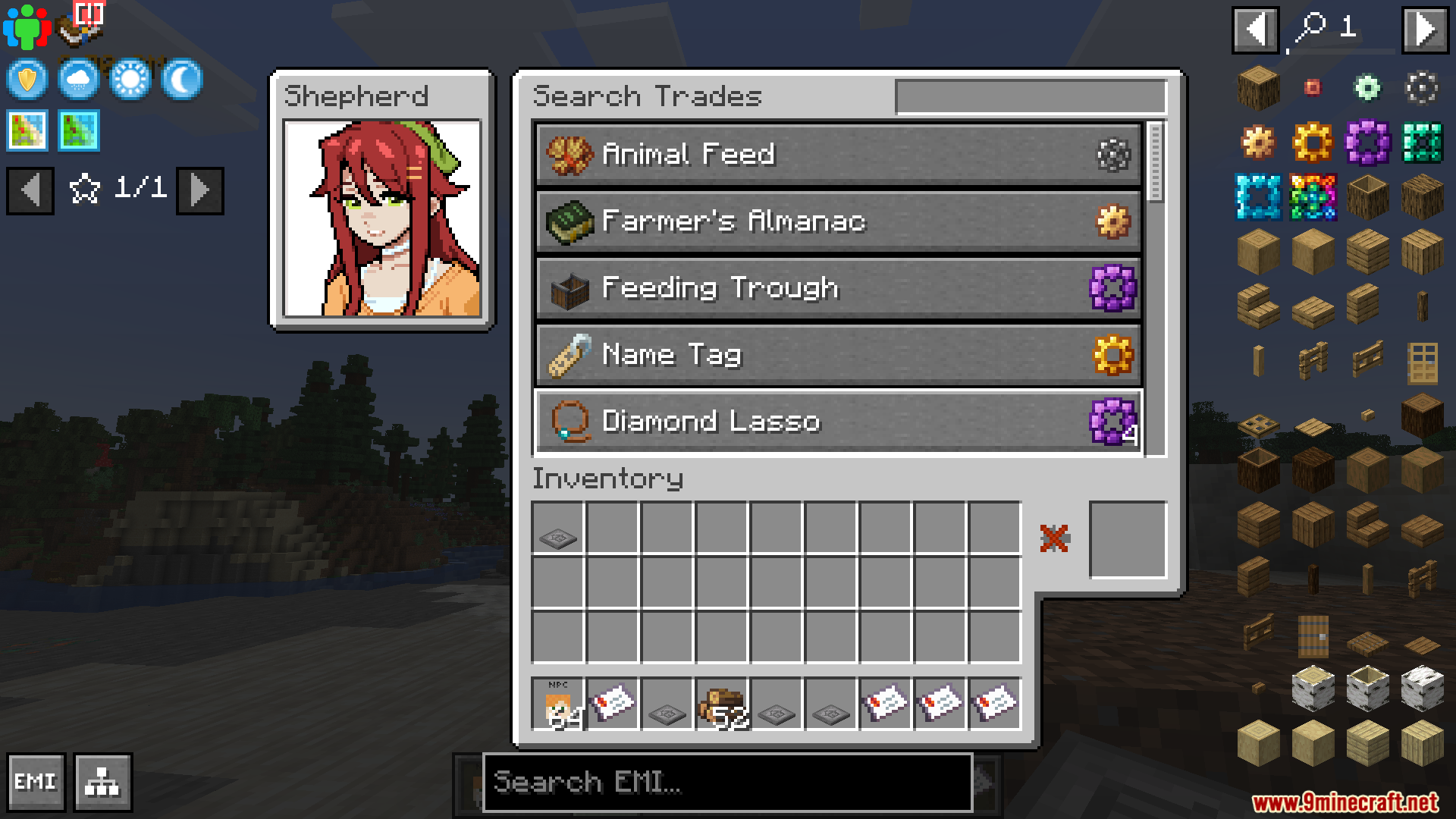Clear the trade slot with red X

(x=1053, y=538)
